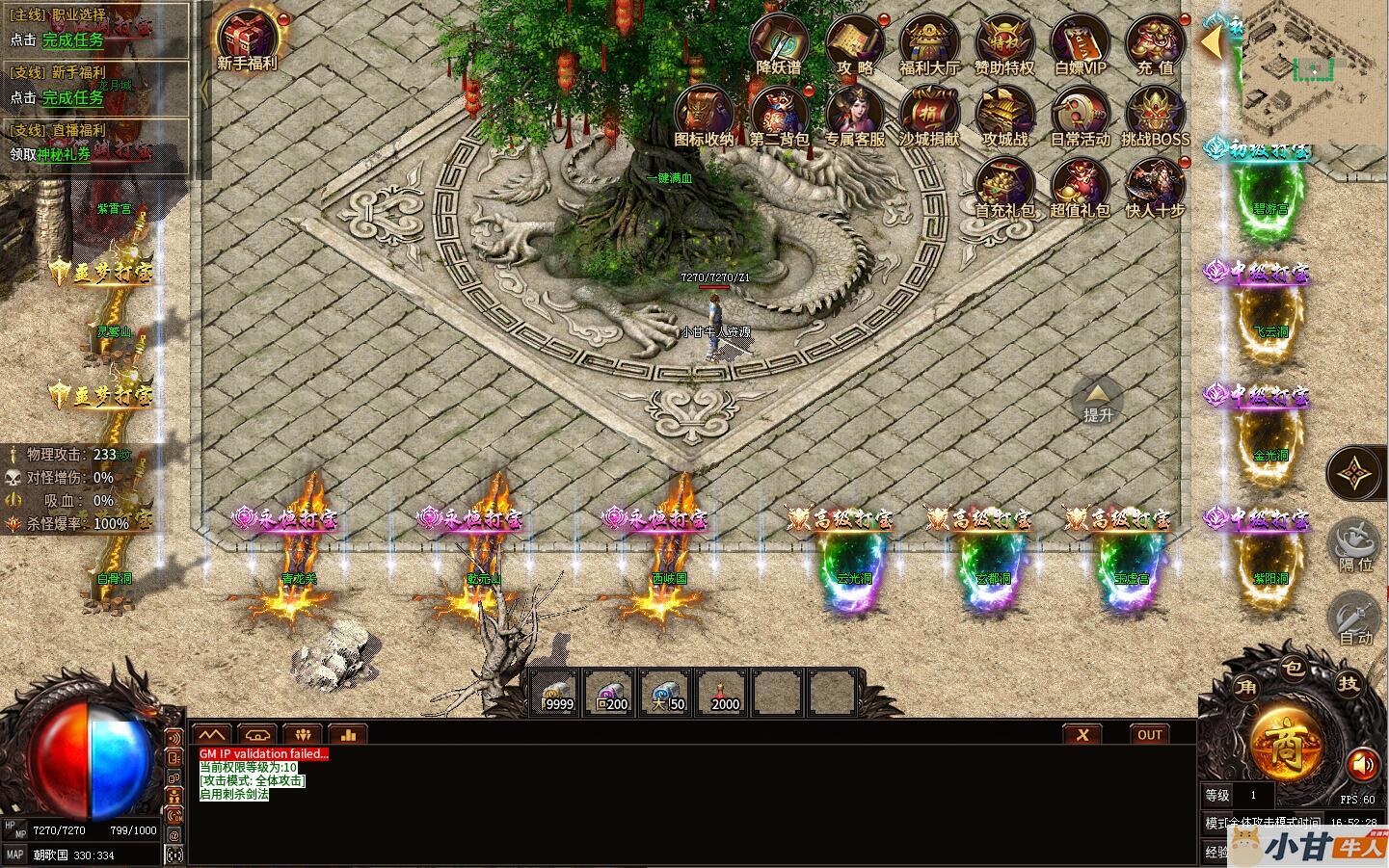Open the 充值 recharge icon

pyautogui.click(x=1155, y=42)
